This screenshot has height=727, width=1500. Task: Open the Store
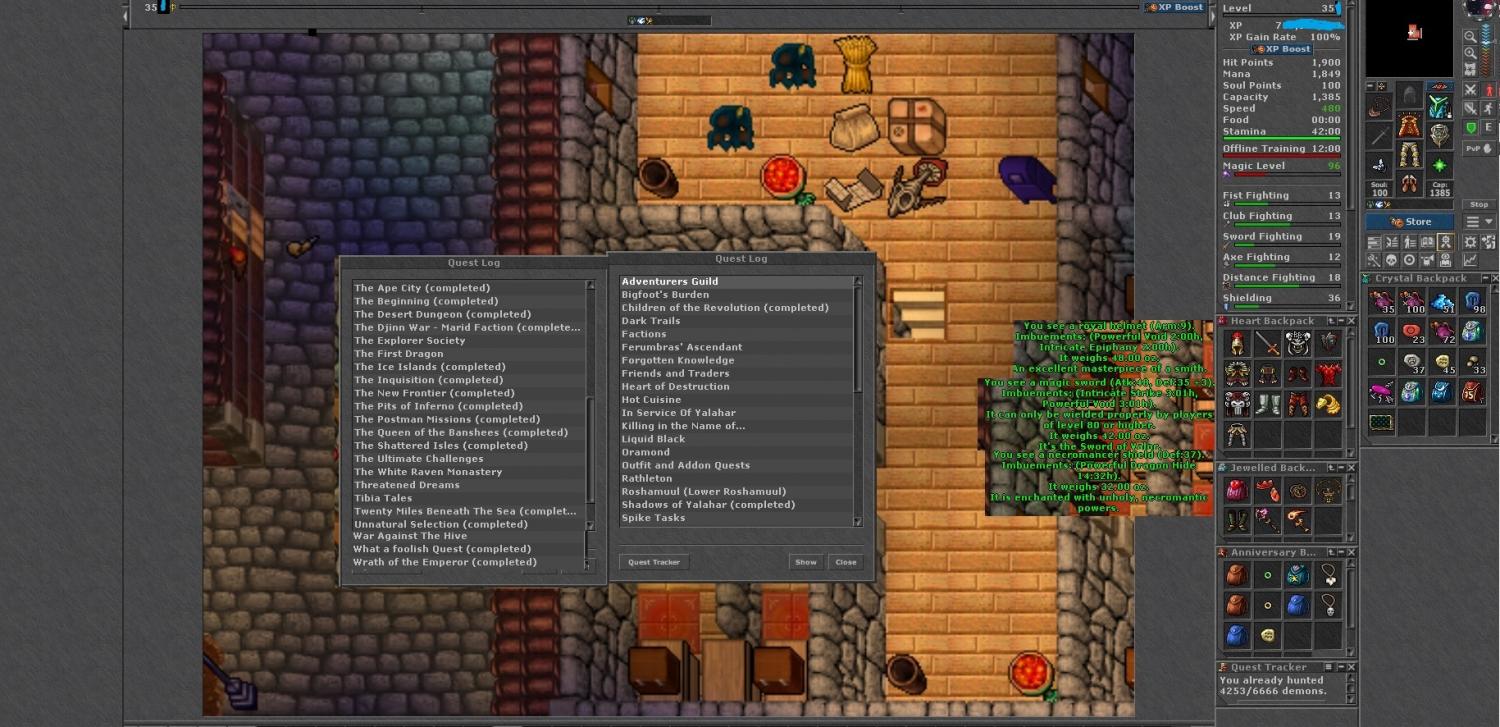(x=1410, y=222)
